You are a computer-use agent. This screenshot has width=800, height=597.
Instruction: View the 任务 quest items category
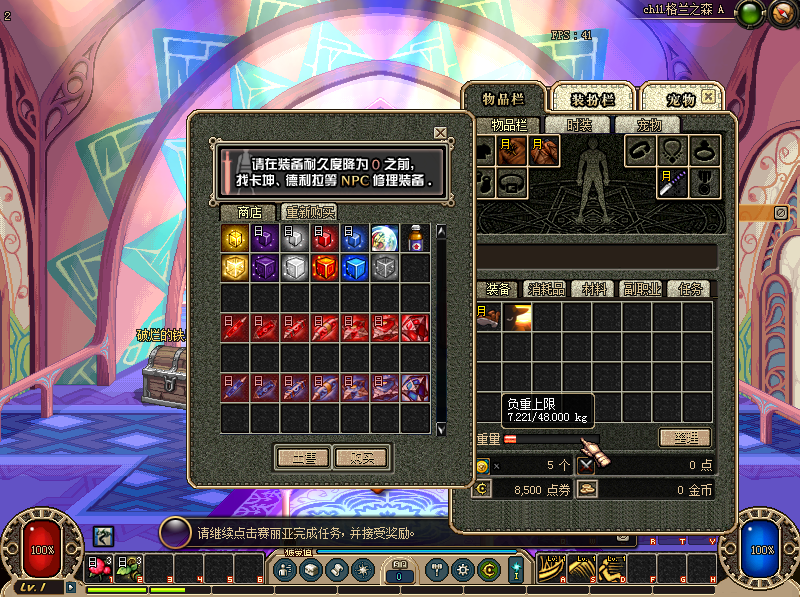(692, 289)
